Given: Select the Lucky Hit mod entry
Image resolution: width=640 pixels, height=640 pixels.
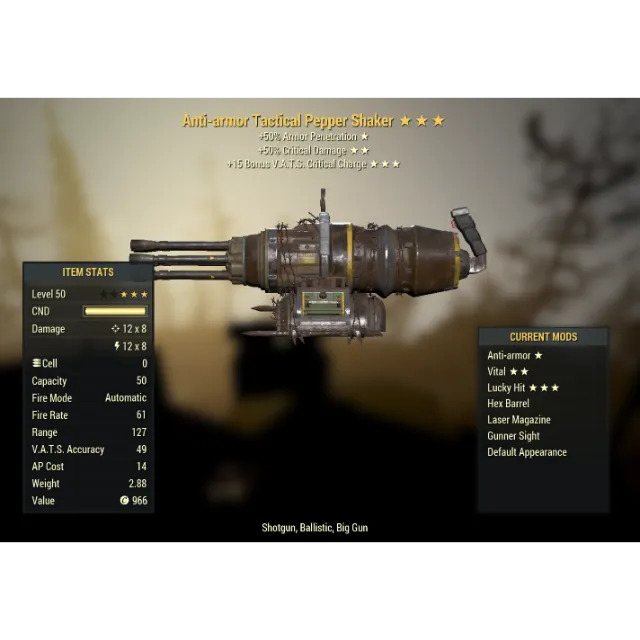Looking at the screenshot, I should [x=523, y=387].
